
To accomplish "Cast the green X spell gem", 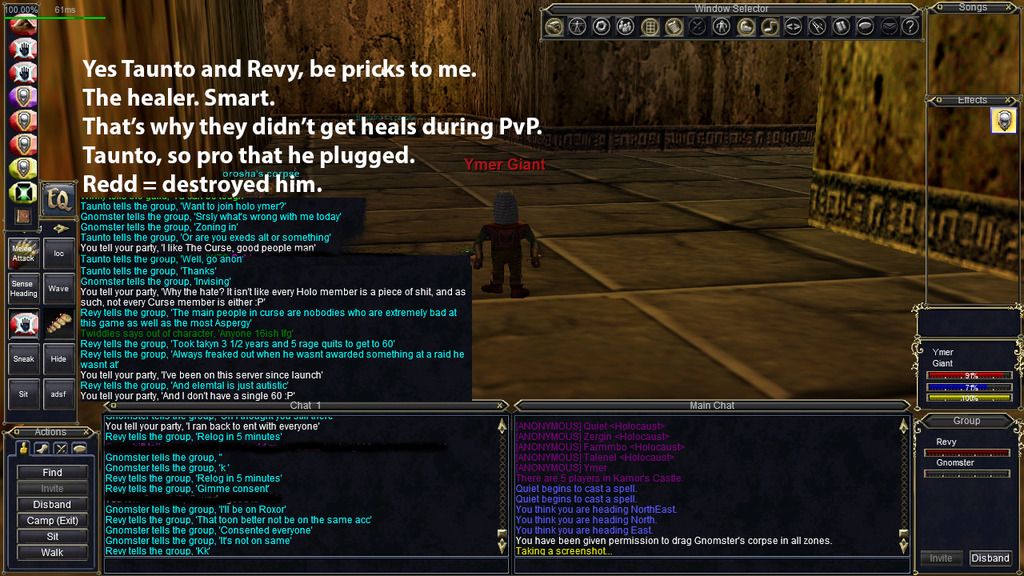I will (23, 193).
